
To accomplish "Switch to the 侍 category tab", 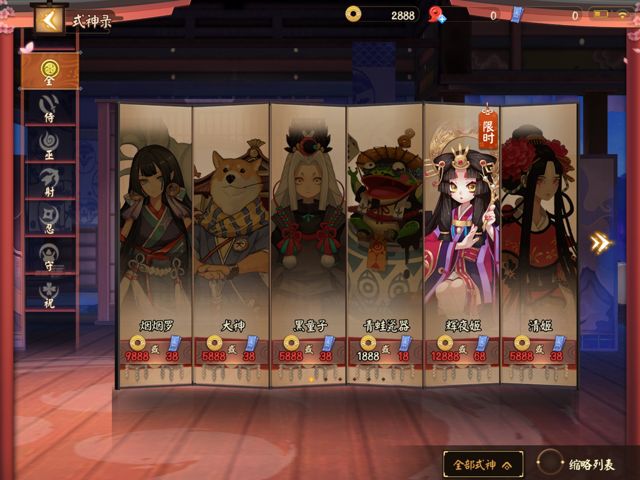I will click(49, 106).
